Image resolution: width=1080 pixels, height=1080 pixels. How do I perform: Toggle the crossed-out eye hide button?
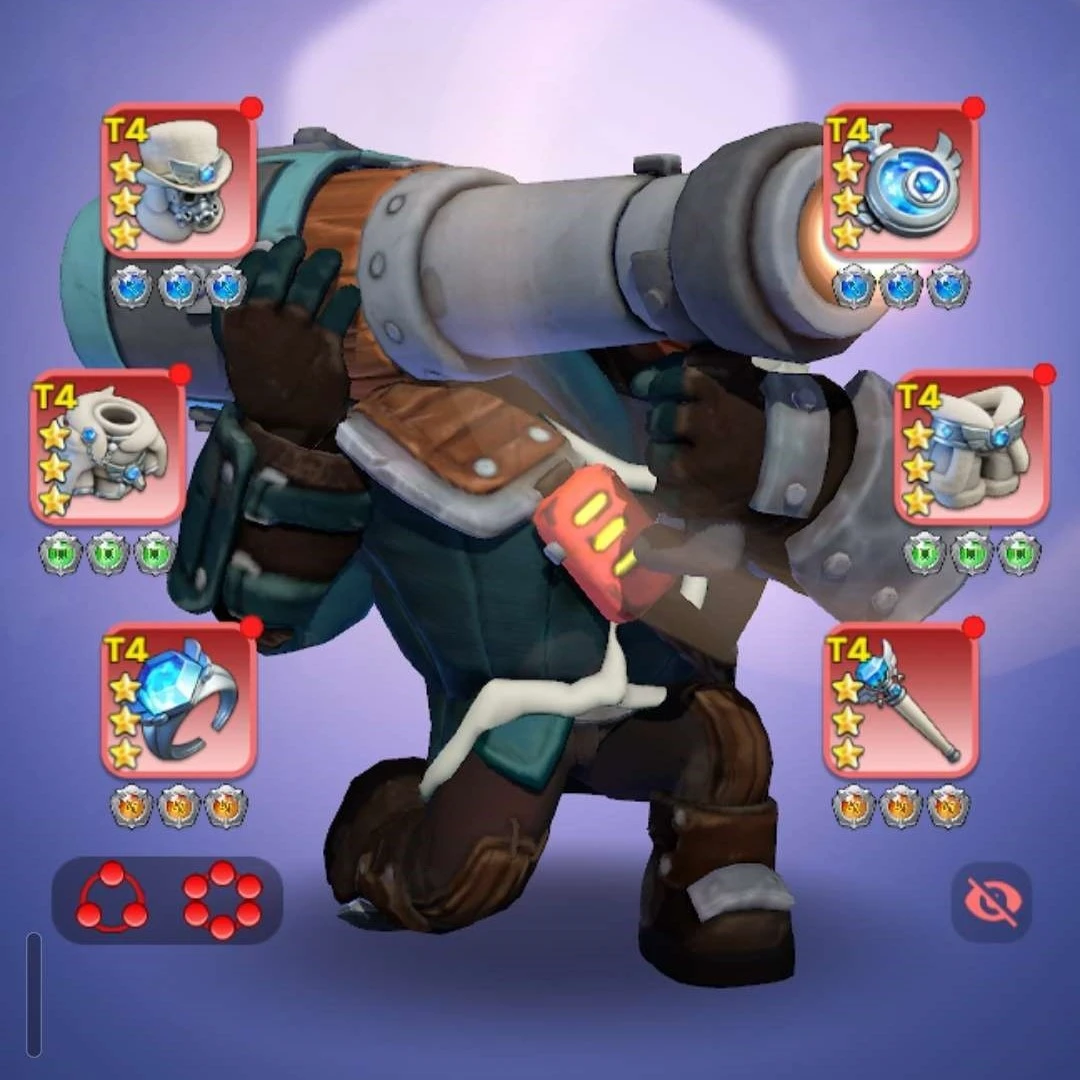point(991,902)
